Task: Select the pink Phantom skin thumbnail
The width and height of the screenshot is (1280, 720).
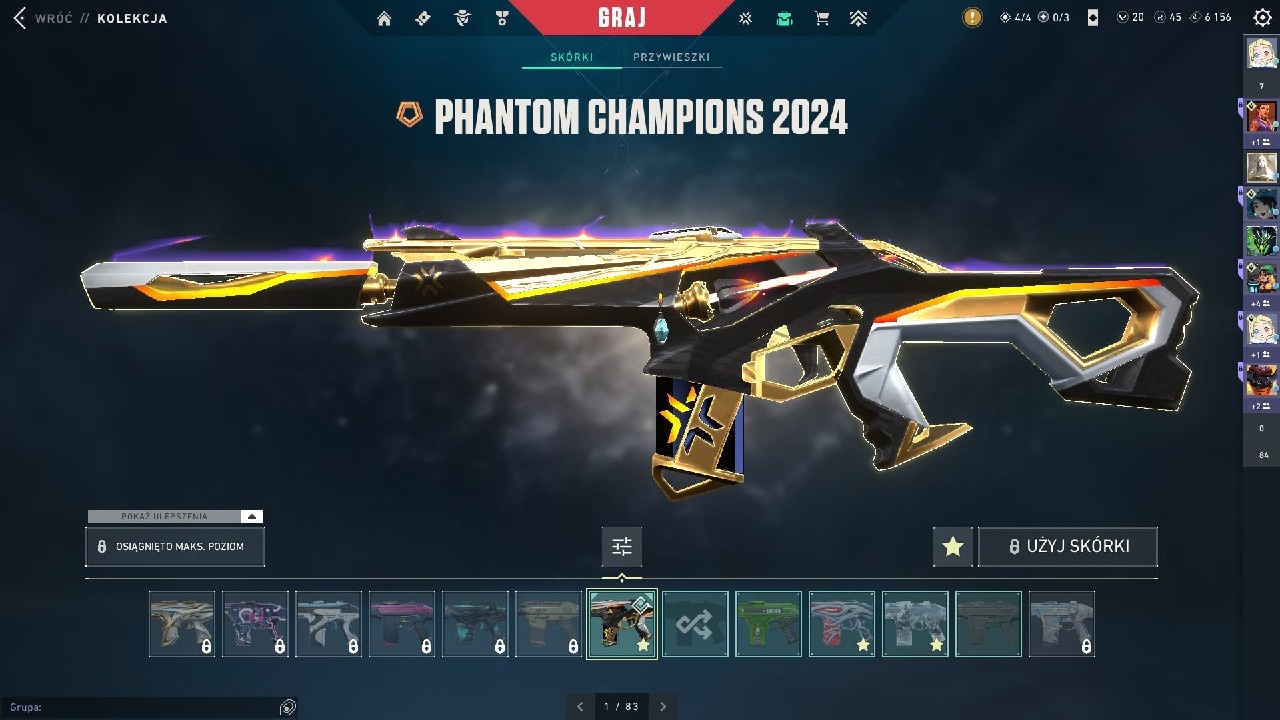Action: pos(402,624)
